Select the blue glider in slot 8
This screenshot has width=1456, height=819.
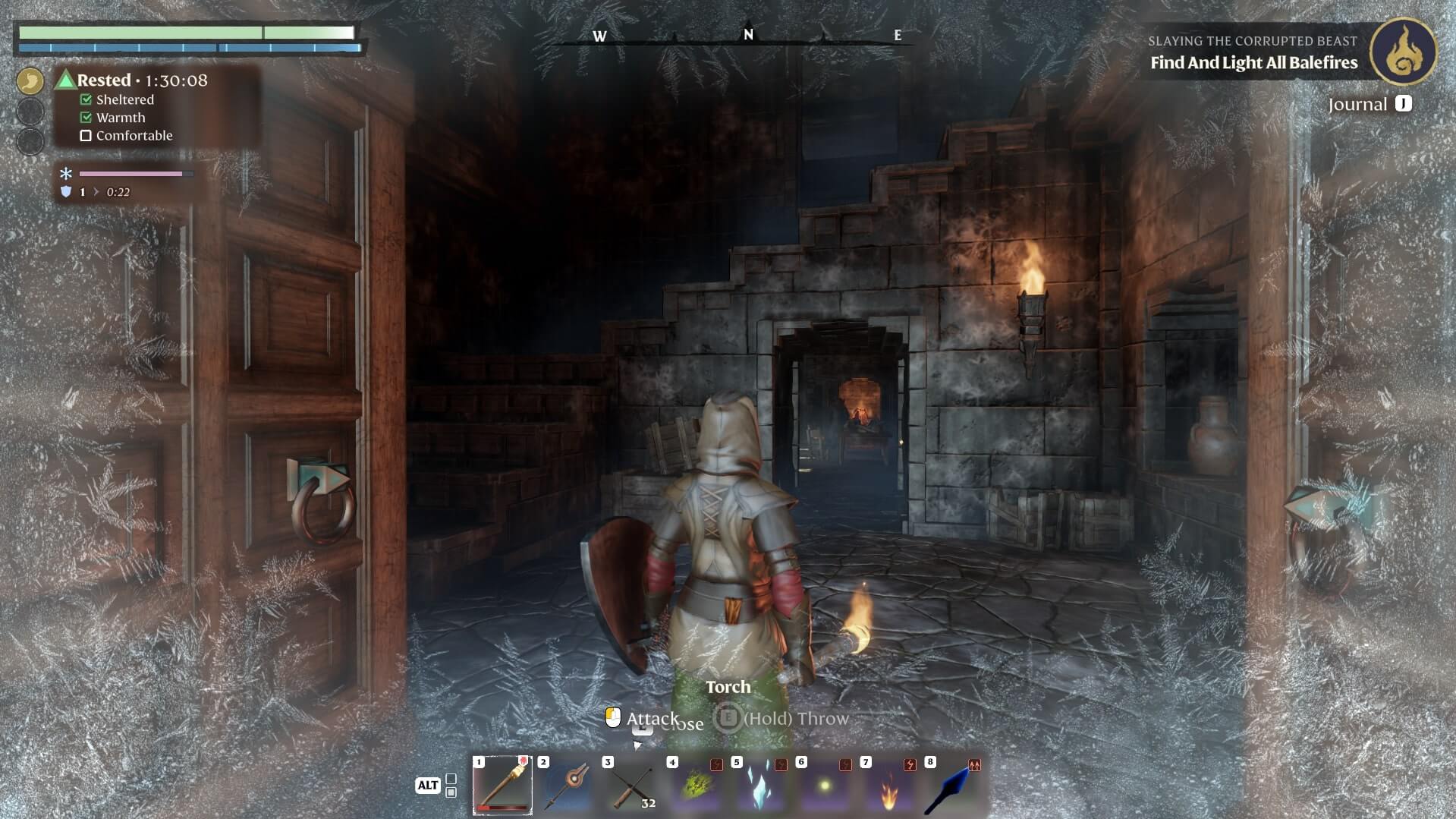(x=954, y=786)
